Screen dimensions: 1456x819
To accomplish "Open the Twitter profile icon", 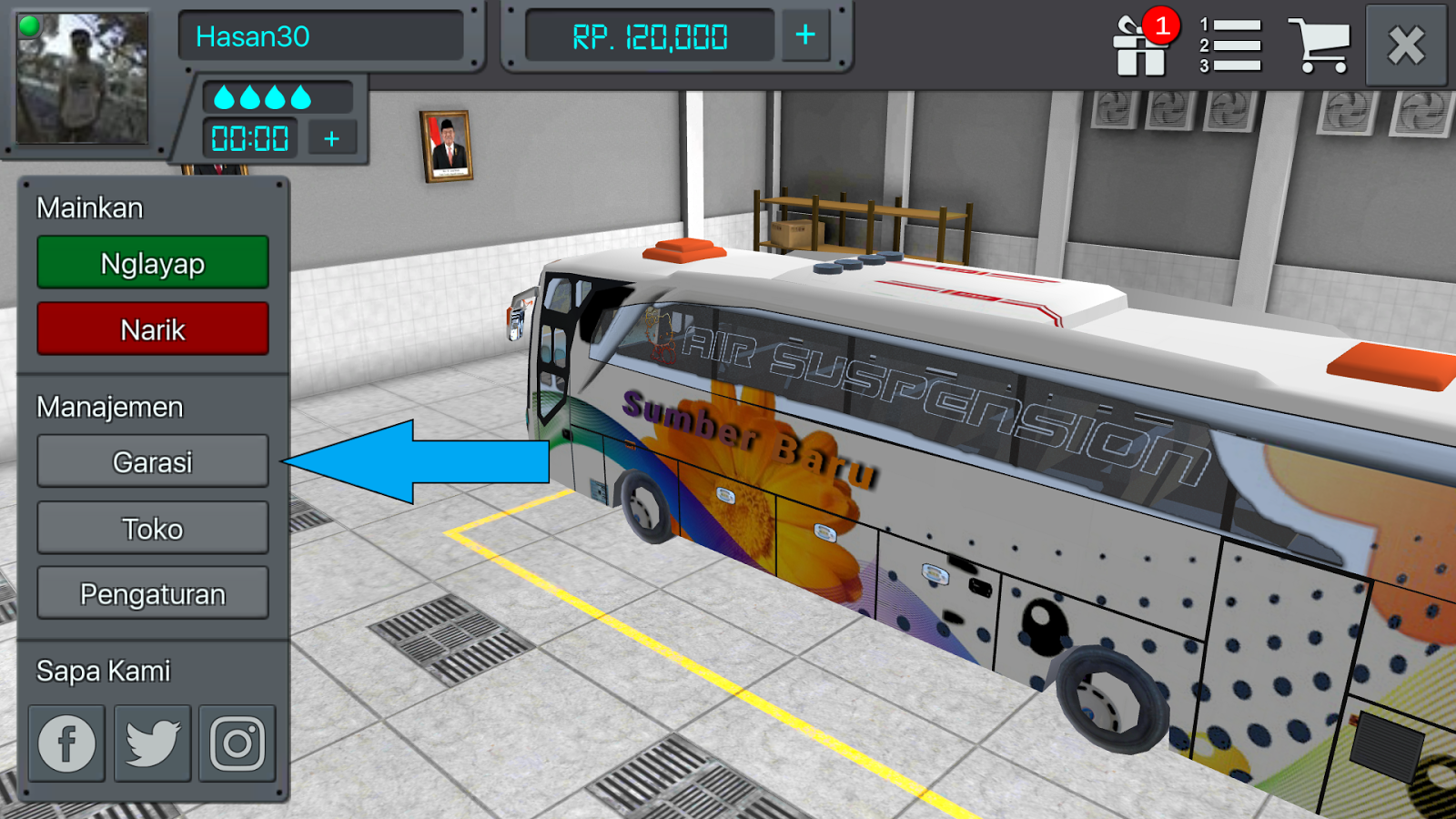I will click(151, 743).
